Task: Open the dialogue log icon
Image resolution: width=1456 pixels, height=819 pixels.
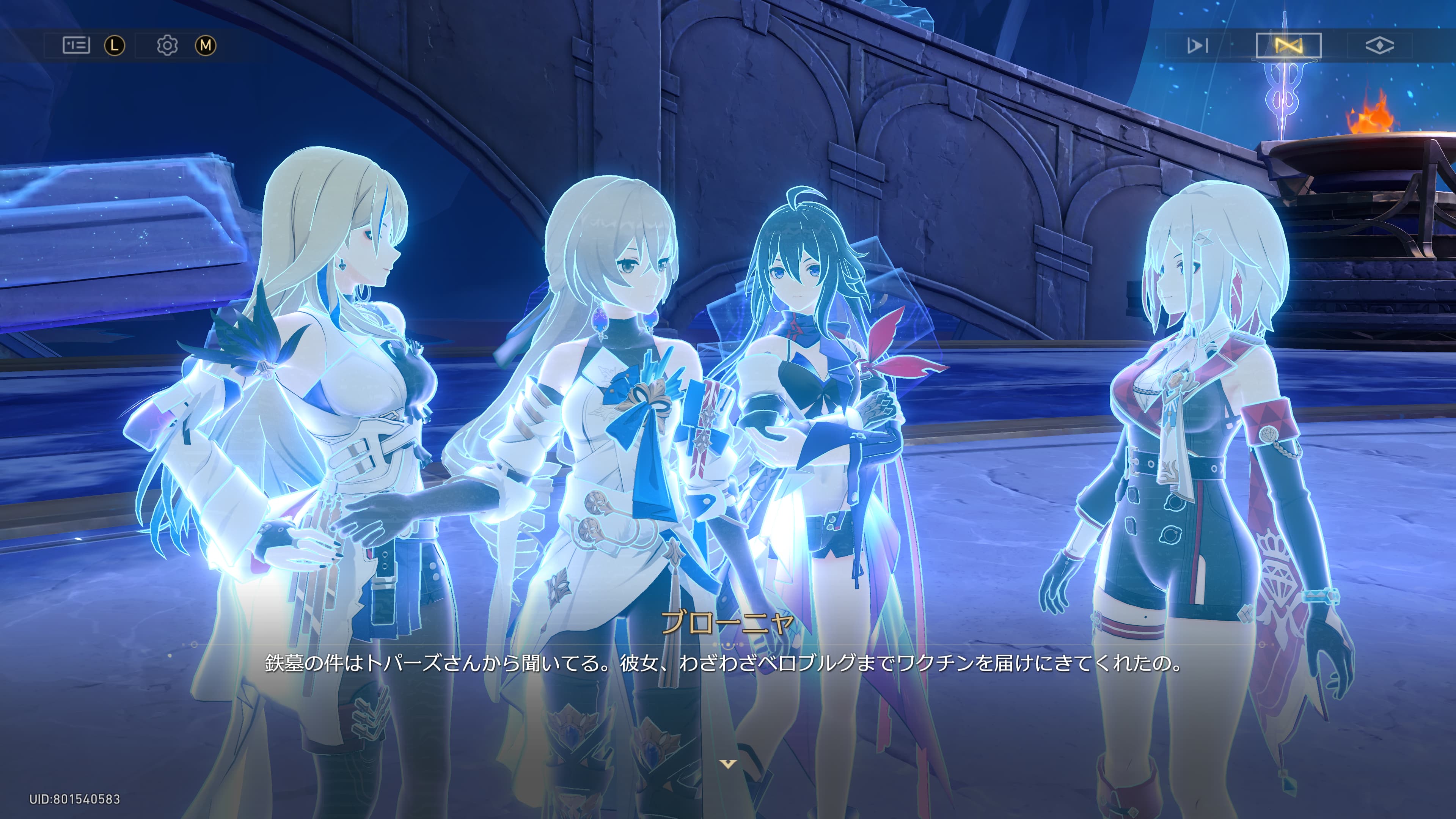Action: click(76, 45)
